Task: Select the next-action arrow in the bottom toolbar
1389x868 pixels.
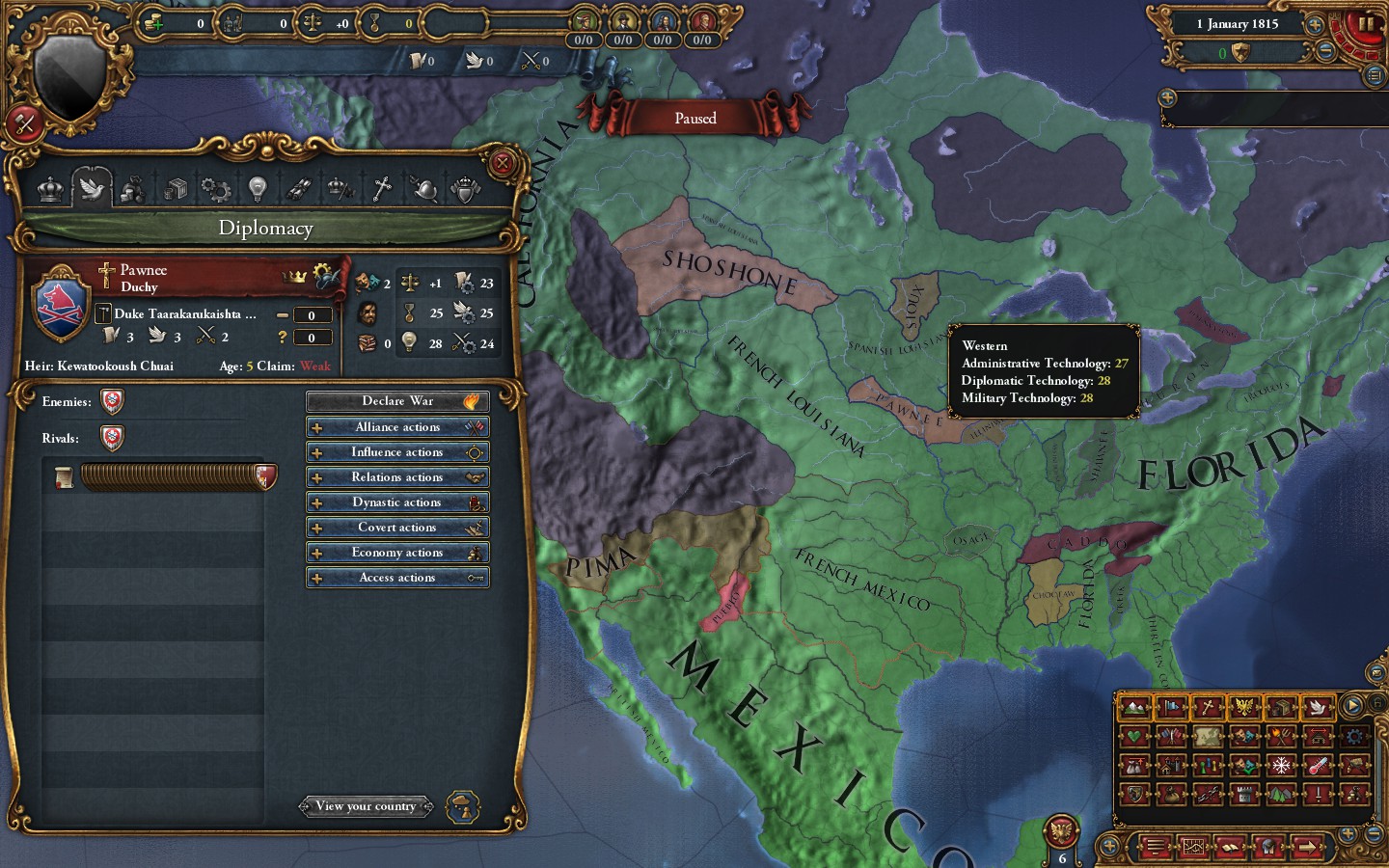Action: 1305,847
